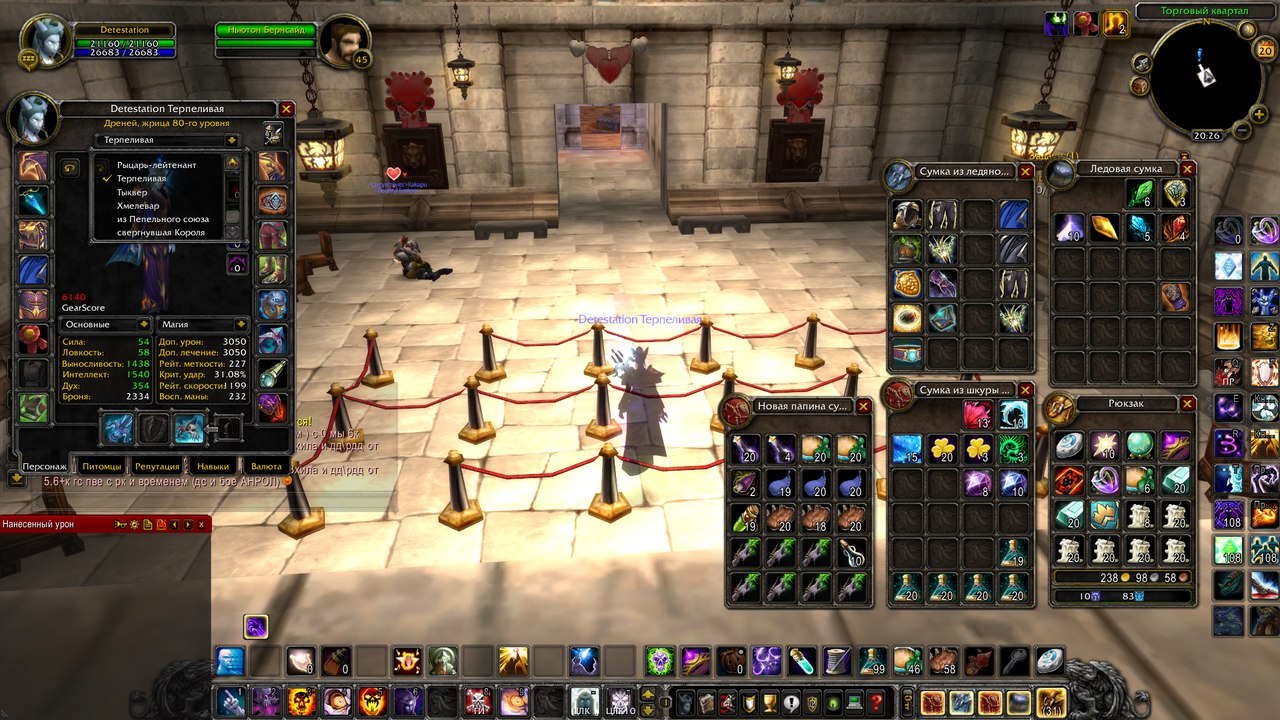Select the Хмелевар title

pos(138,205)
